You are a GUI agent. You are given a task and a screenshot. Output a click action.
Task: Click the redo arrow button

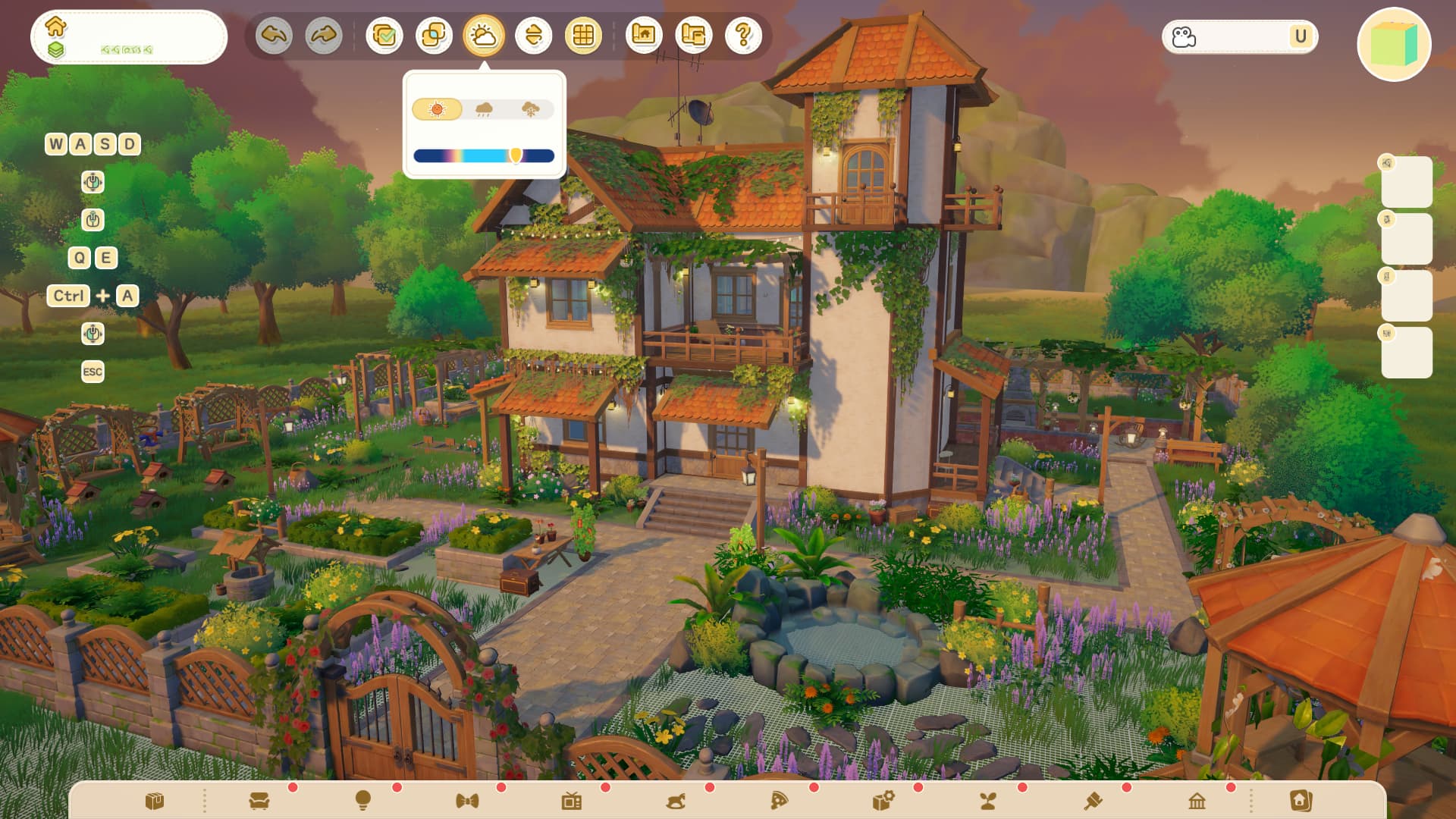(x=324, y=36)
